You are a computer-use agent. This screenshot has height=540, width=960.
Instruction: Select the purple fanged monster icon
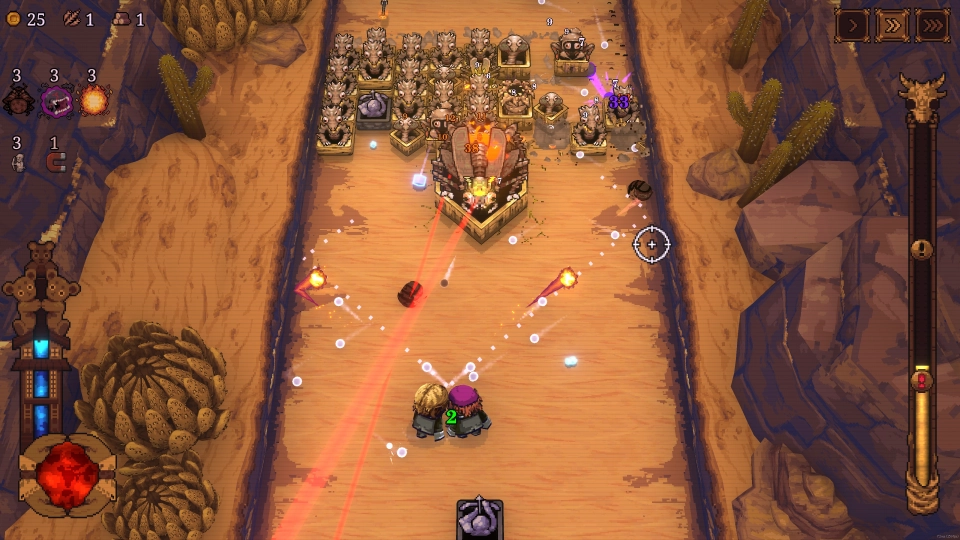(x=56, y=100)
